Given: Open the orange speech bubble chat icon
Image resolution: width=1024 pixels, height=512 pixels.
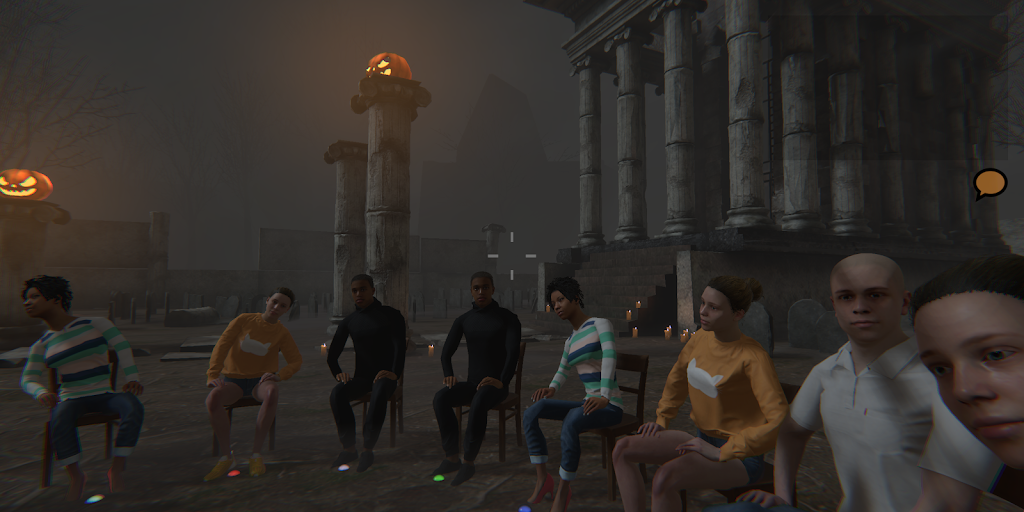Looking at the screenshot, I should click(990, 183).
